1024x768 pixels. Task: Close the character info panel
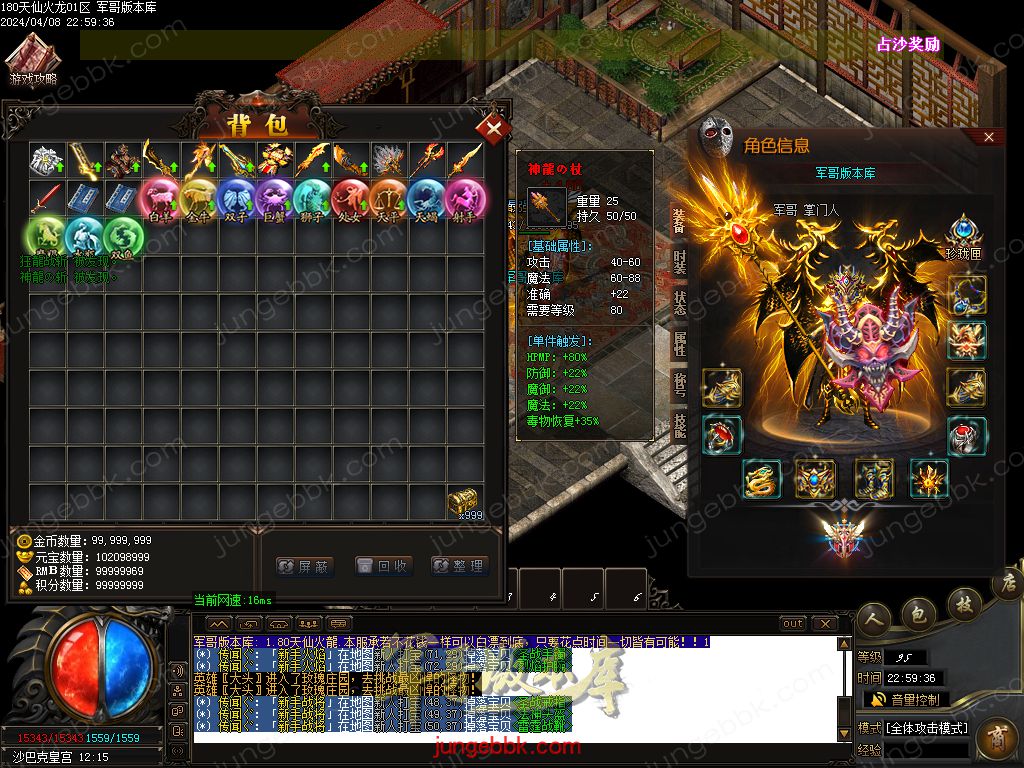(x=989, y=137)
